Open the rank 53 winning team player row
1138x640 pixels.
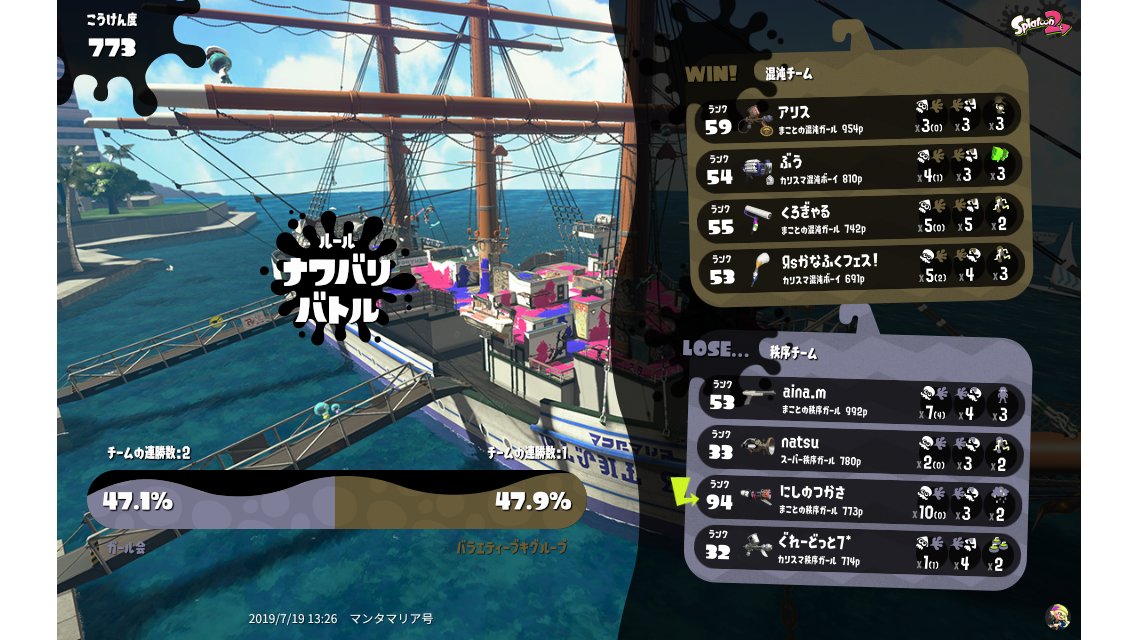pyautogui.click(x=860, y=268)
